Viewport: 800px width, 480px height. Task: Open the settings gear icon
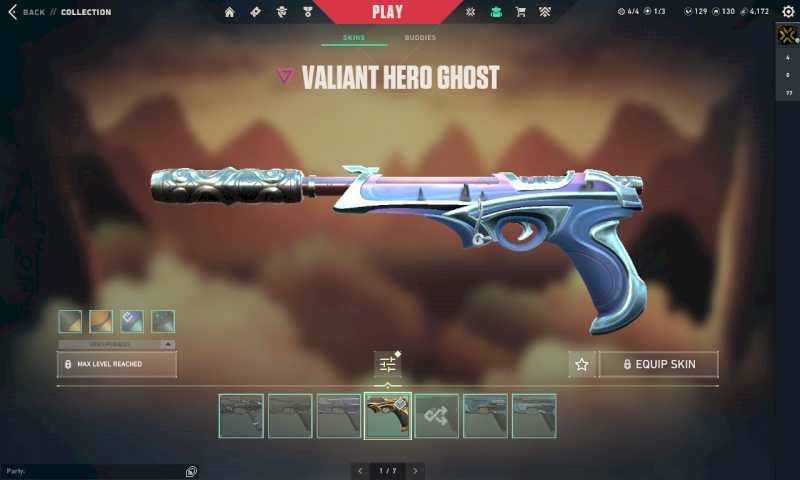tap(784, 12)
